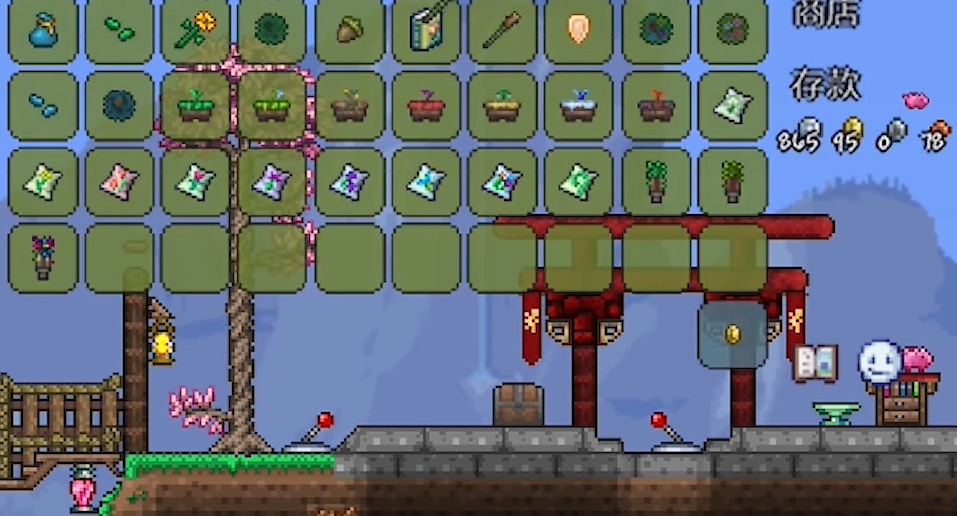Select the potted plant with purple flowers
Image resolution: width=957 pixels, height=516 pixels.
click(x=43, y=258)
